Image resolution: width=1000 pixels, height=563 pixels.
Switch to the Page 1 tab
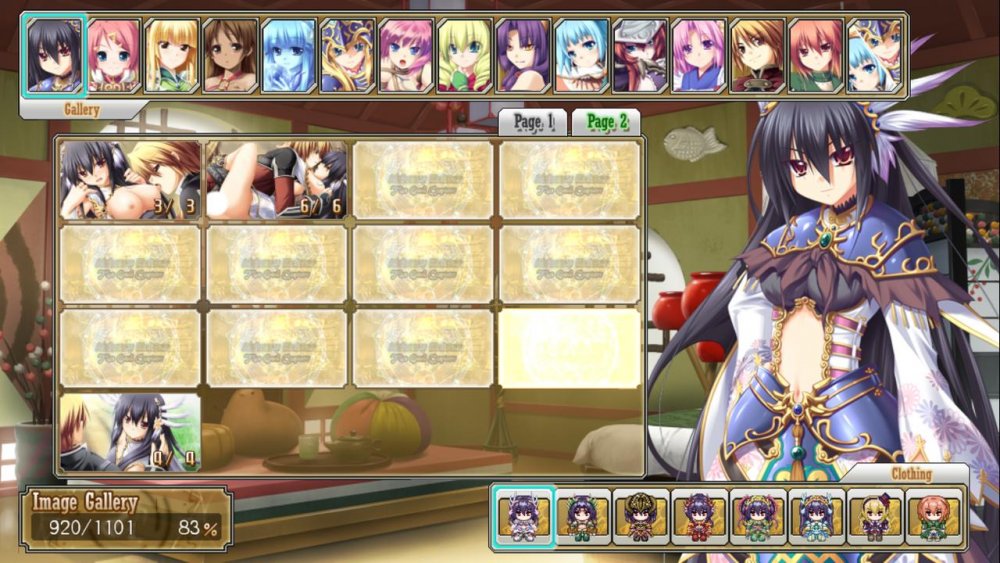coord(533,122)
